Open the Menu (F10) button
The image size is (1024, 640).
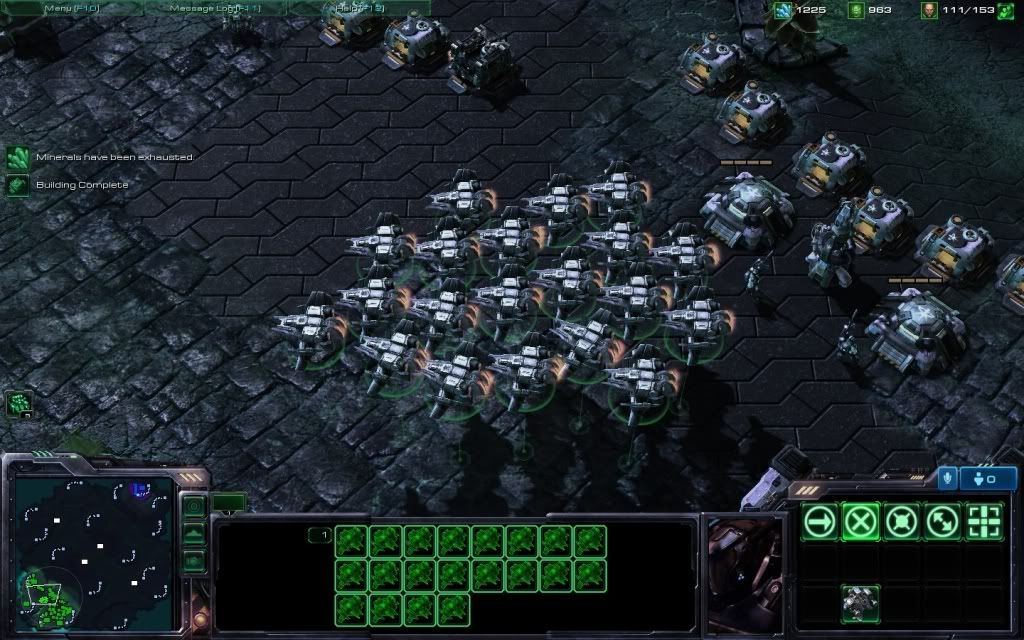tap(71, 8)
